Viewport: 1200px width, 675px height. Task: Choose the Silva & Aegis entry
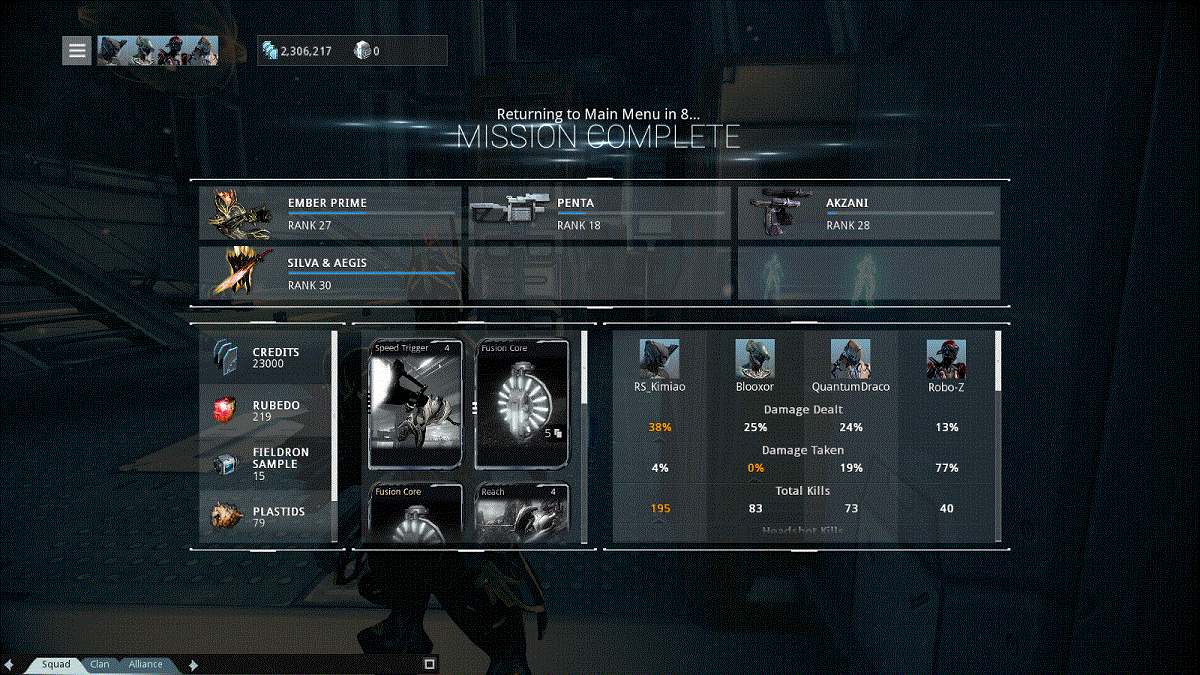coord(331,273)
